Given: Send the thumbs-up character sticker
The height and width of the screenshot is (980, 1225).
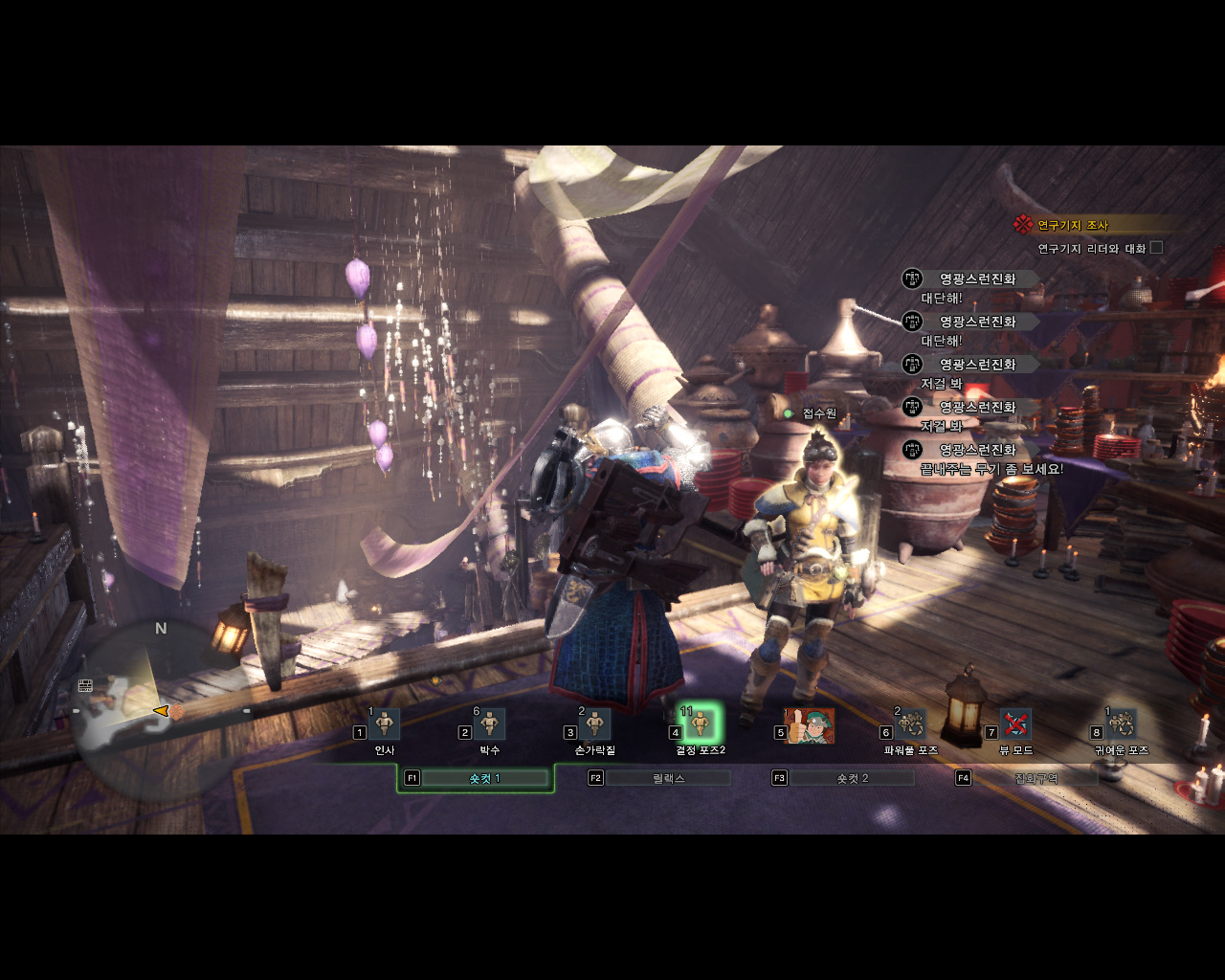Looking at the screenshot, I should coord(809,726).
